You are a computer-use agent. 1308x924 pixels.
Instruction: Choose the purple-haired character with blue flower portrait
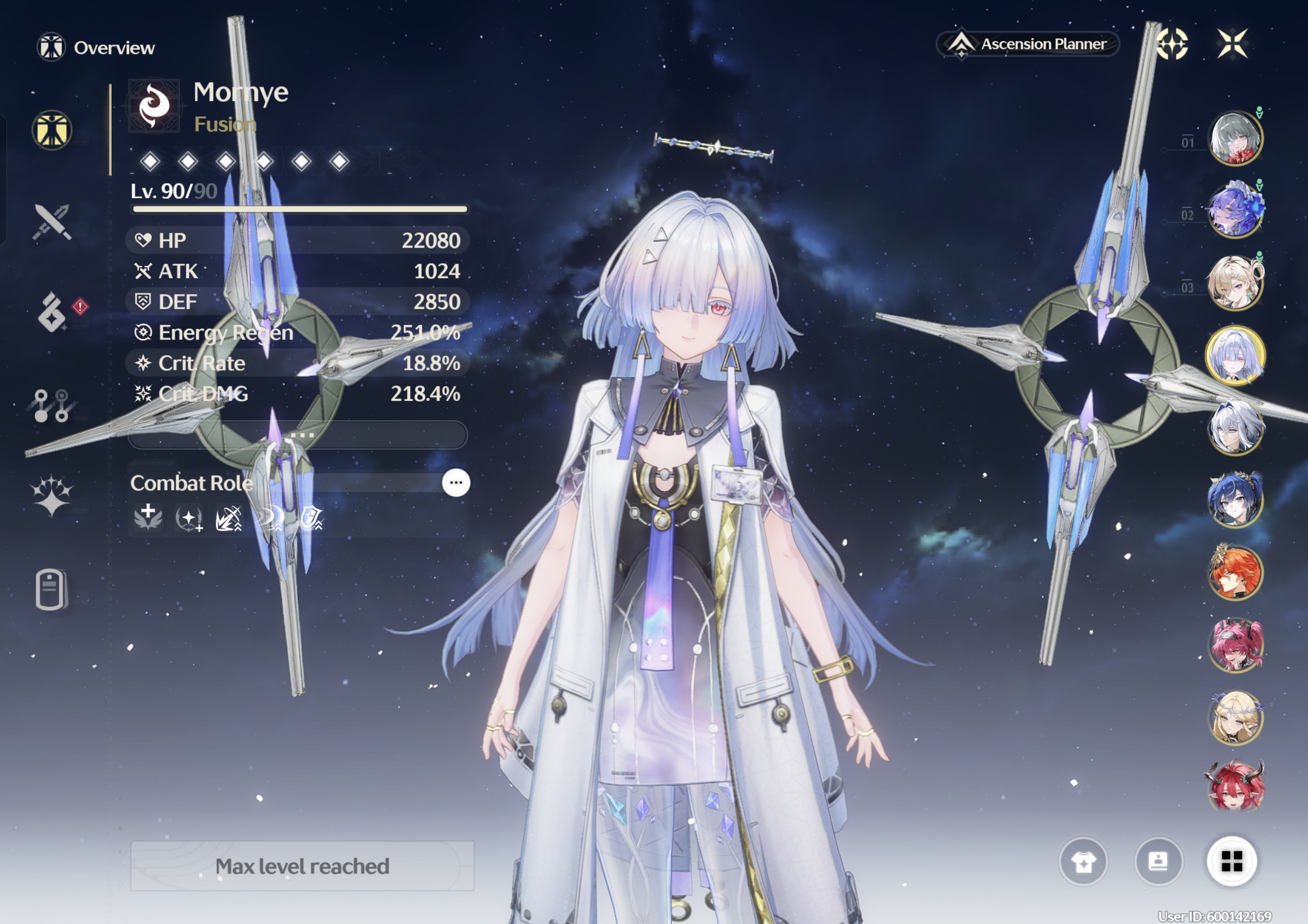point(1235,209)
